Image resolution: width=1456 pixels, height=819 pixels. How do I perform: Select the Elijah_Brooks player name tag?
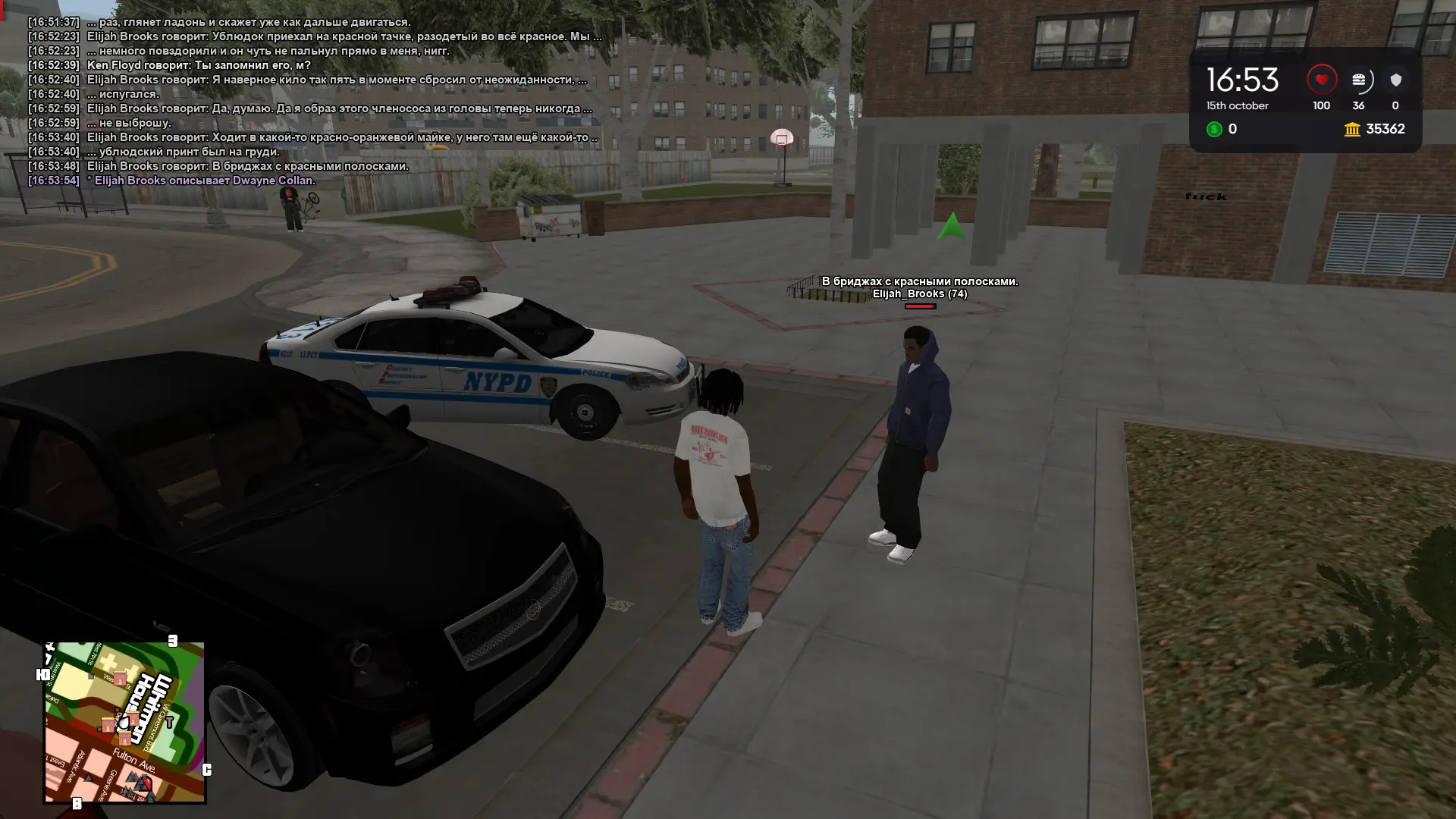(x=919, y=294)
